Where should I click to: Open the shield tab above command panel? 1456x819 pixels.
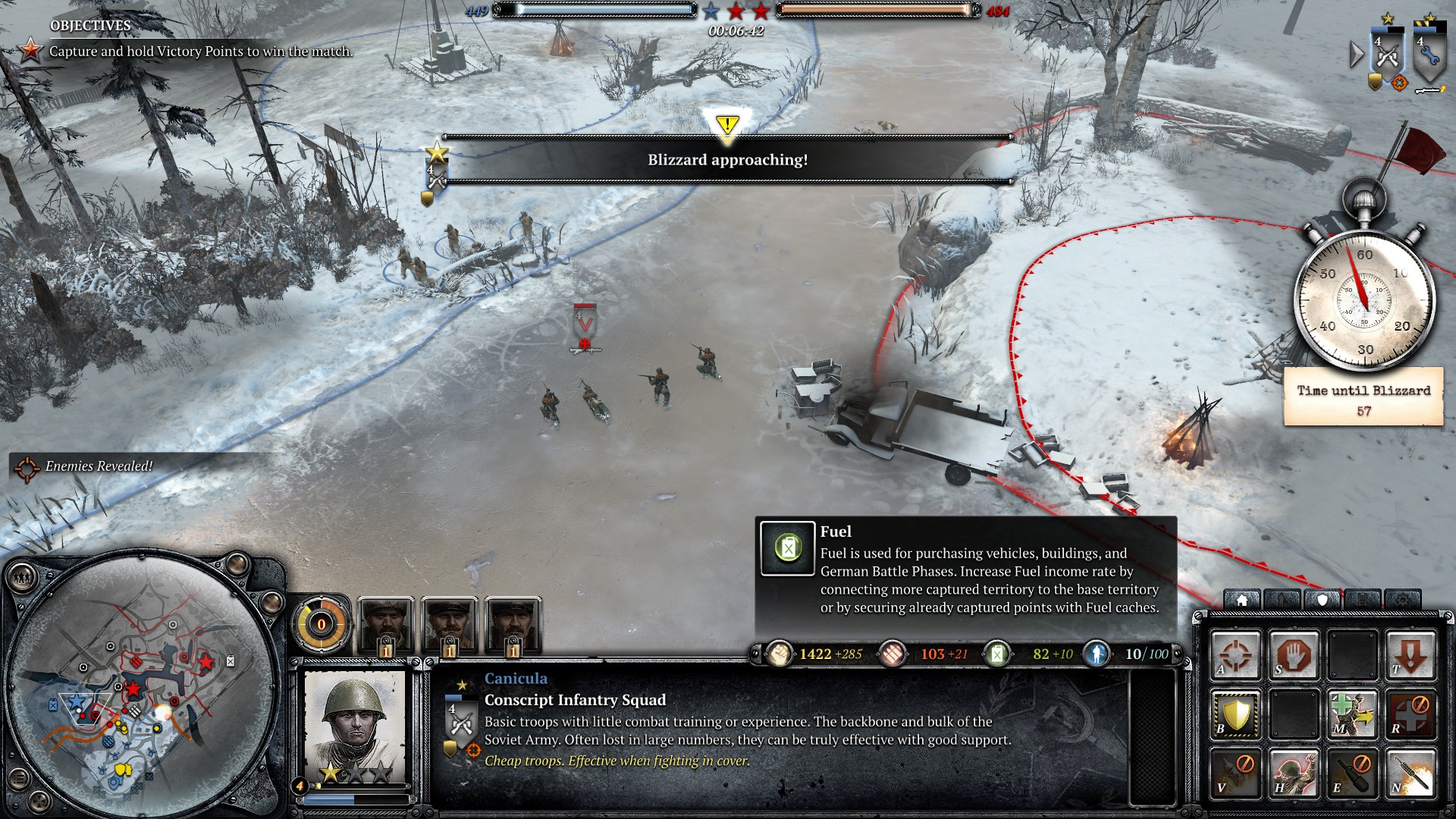pyautogui.click(x=1323, y=600)
